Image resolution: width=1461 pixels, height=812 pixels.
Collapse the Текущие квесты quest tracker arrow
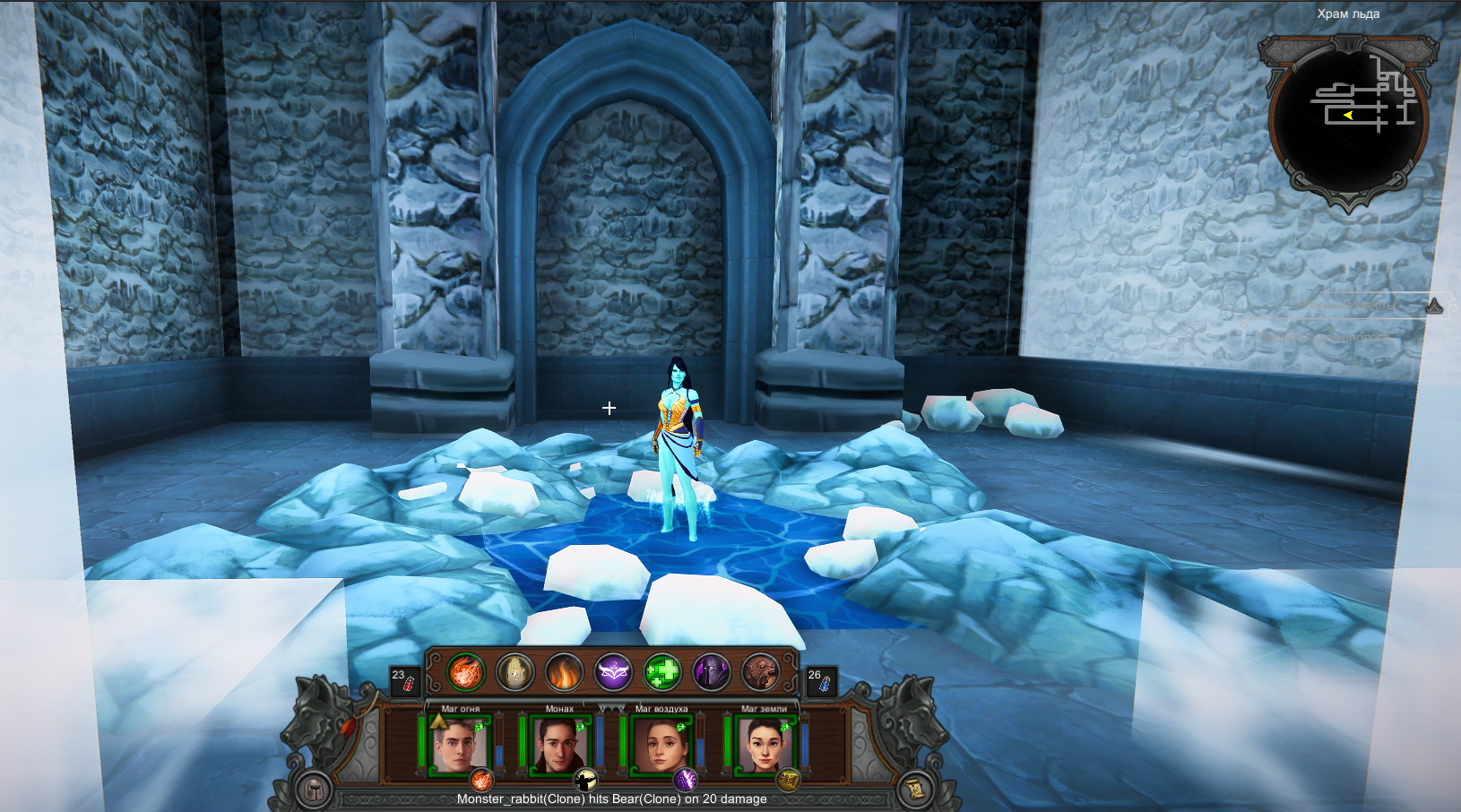pyautogui.click(x=1435, y=306)
